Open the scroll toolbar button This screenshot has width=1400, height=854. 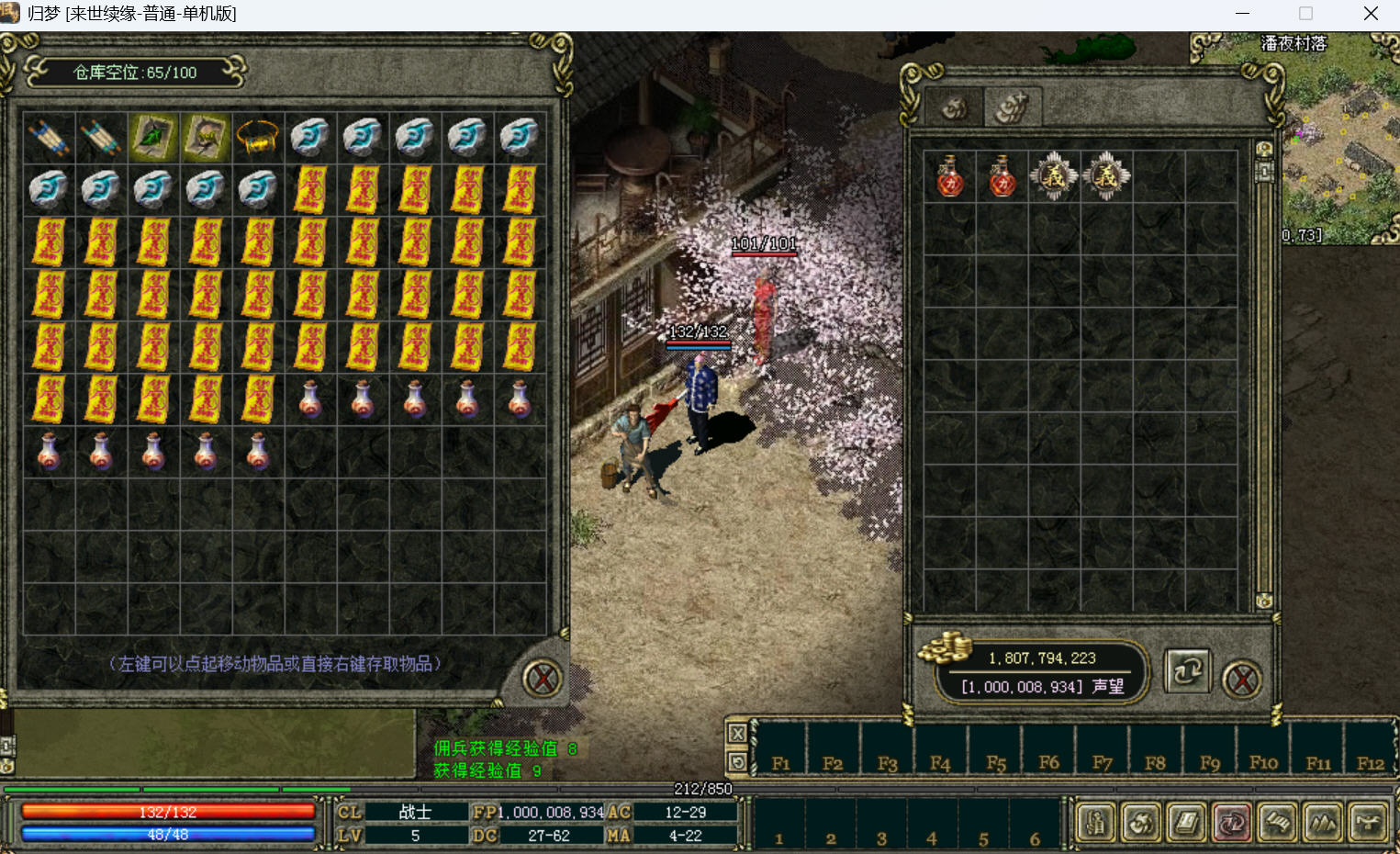1277,823
